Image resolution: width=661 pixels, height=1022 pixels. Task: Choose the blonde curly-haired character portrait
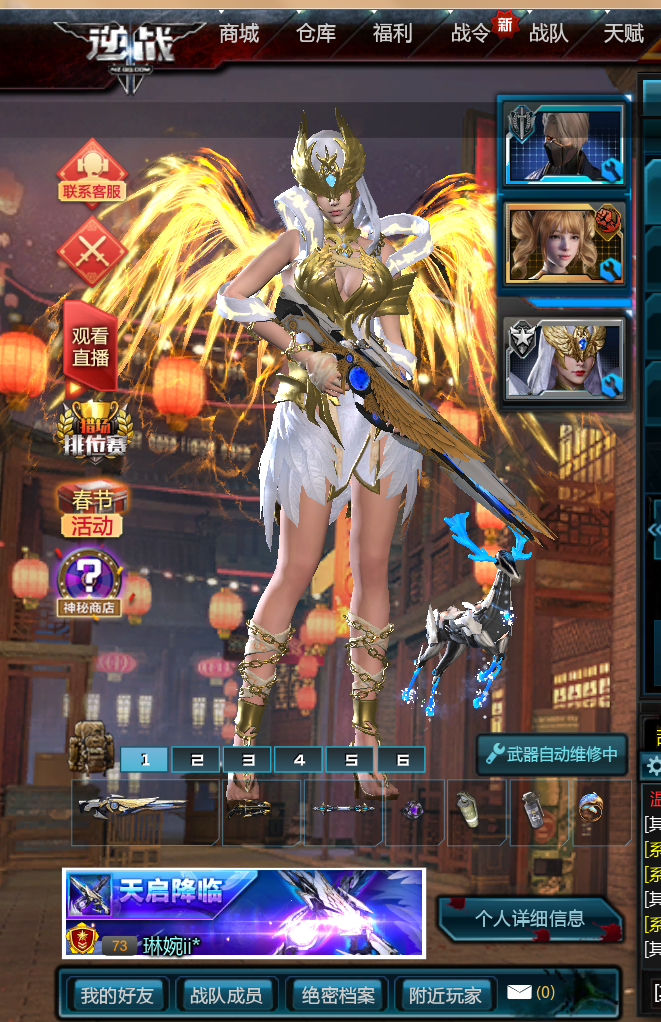click(x=564, y=245)
